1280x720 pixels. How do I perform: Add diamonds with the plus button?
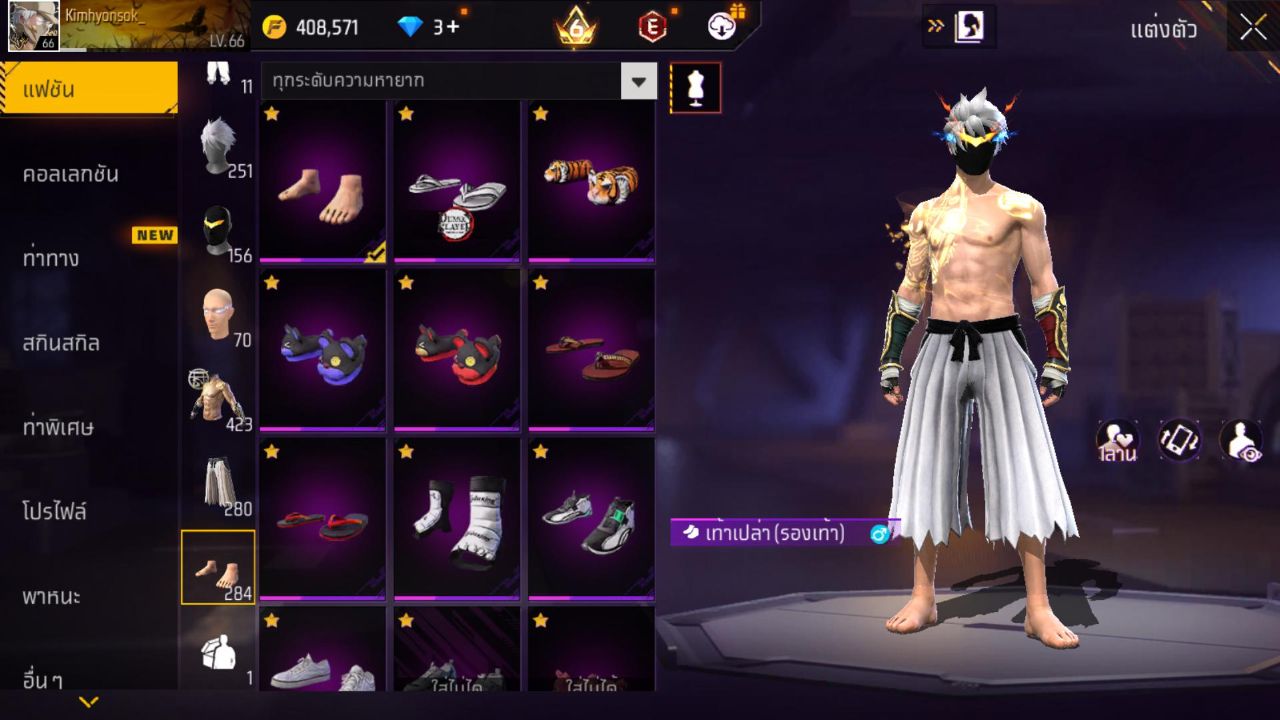[x=454, y=27]
